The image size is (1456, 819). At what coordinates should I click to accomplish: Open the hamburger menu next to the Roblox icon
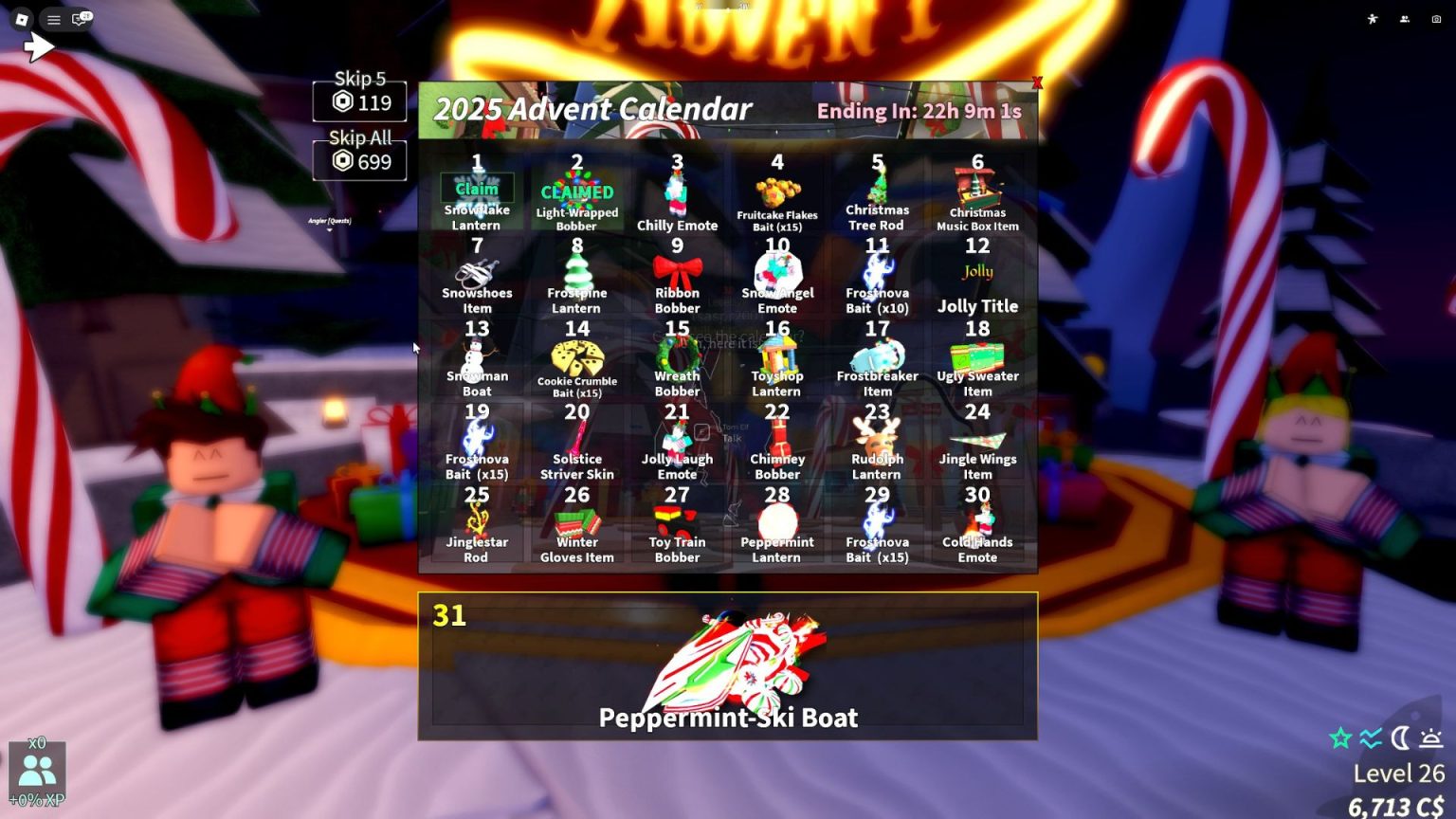pyautogui.click(x=53, y=19)
